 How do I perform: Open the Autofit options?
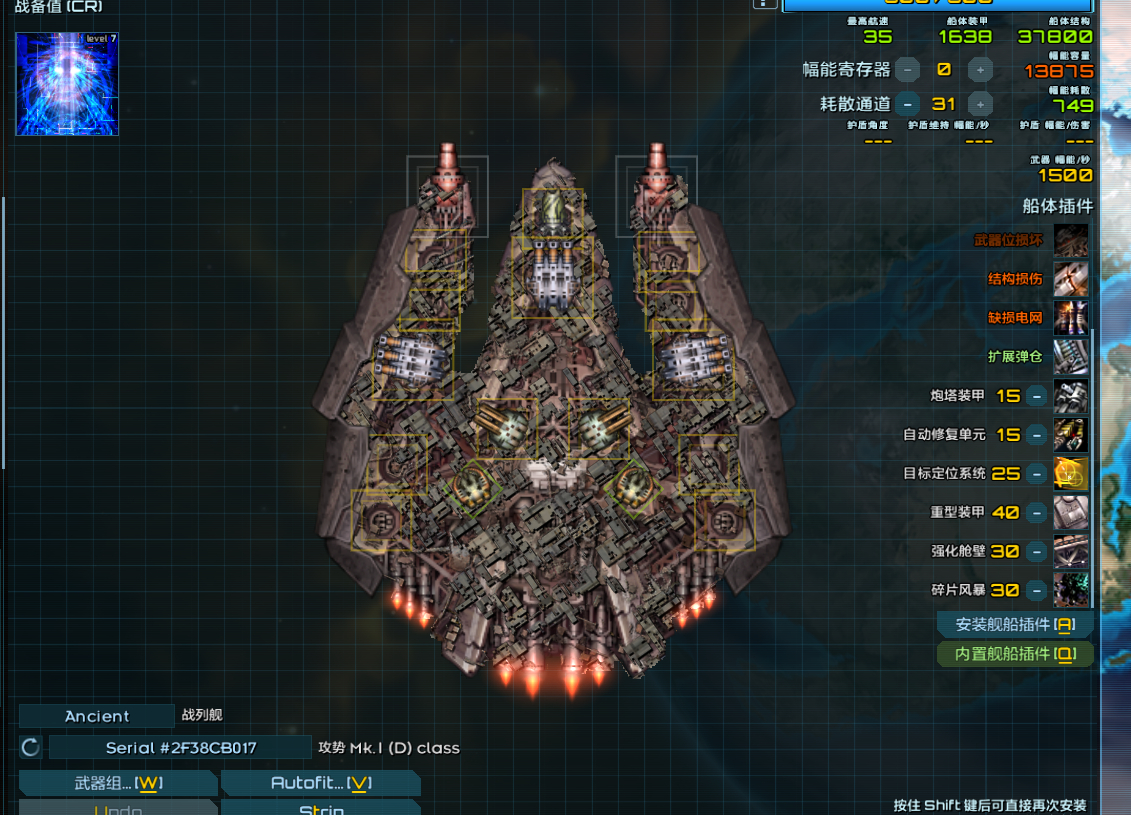[320, 783]
